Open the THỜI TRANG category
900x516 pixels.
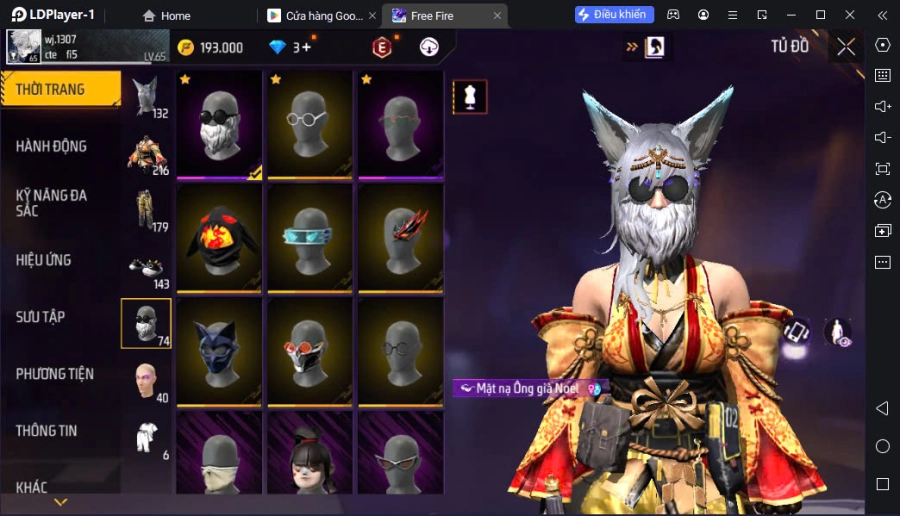pyautogui.click(x=60, y=89)
